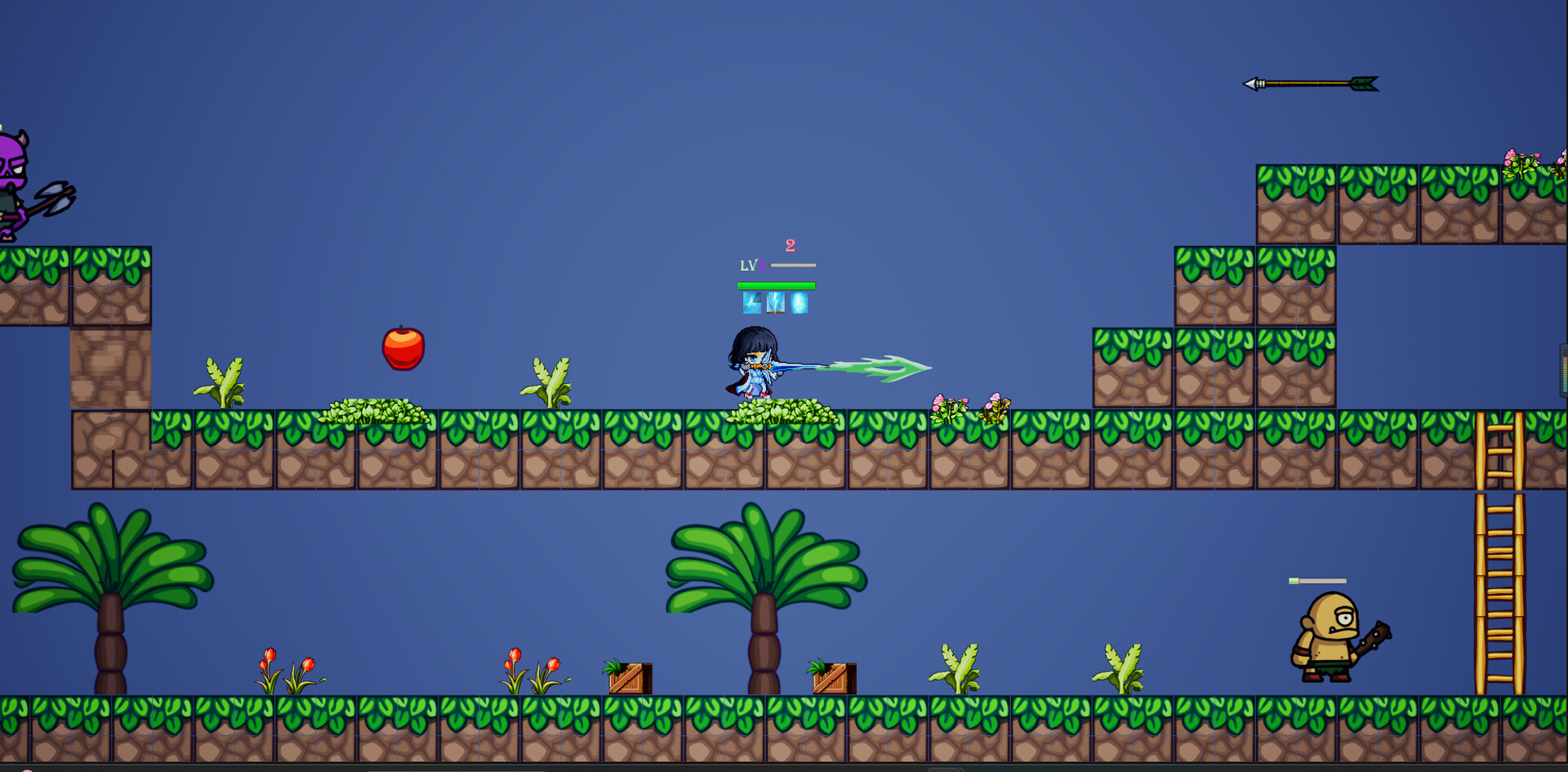Click the pink damage number 2

click(789, 245)
